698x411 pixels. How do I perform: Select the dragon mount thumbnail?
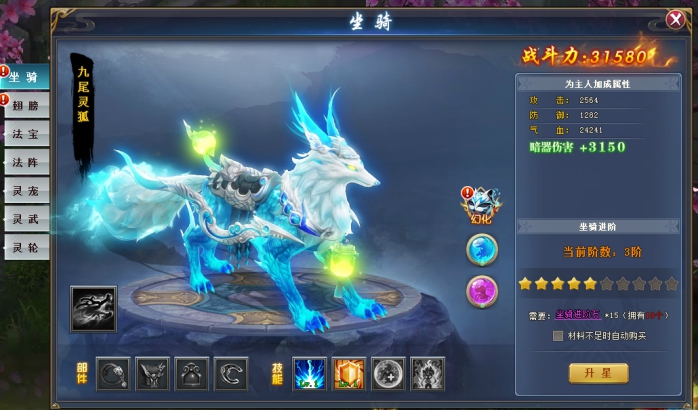[x=93, y=309]
